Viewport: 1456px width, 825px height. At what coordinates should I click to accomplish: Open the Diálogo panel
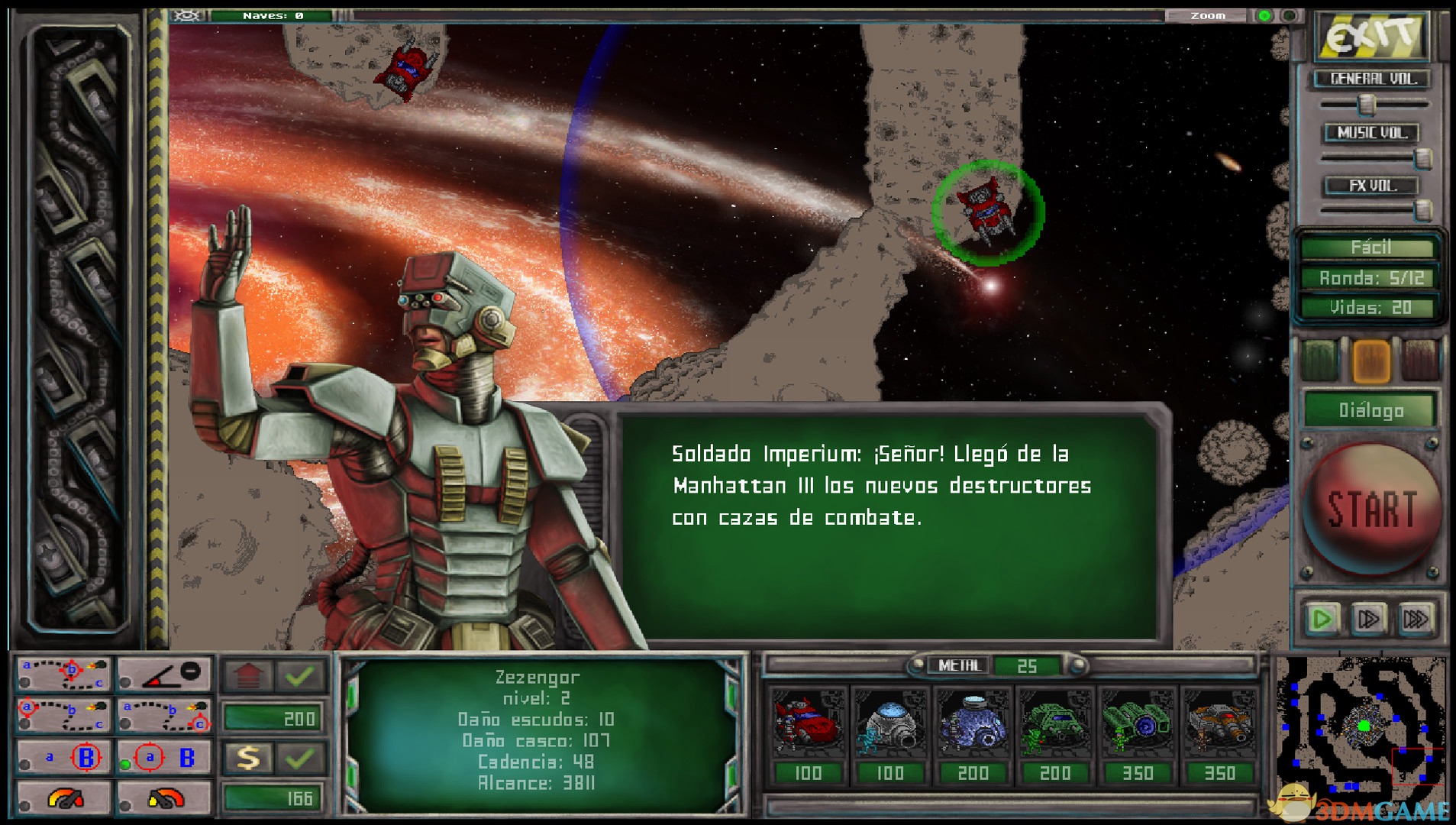1371,410
